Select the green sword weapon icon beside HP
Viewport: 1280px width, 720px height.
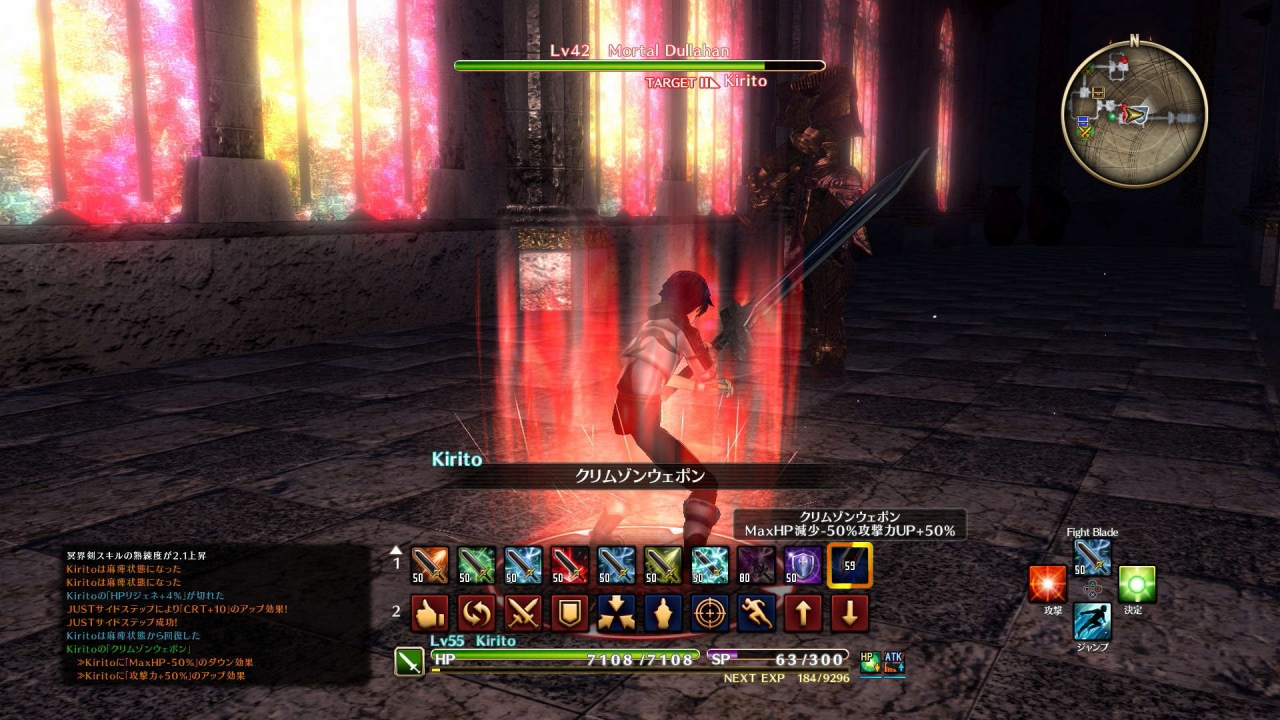[x=409, y=662]
